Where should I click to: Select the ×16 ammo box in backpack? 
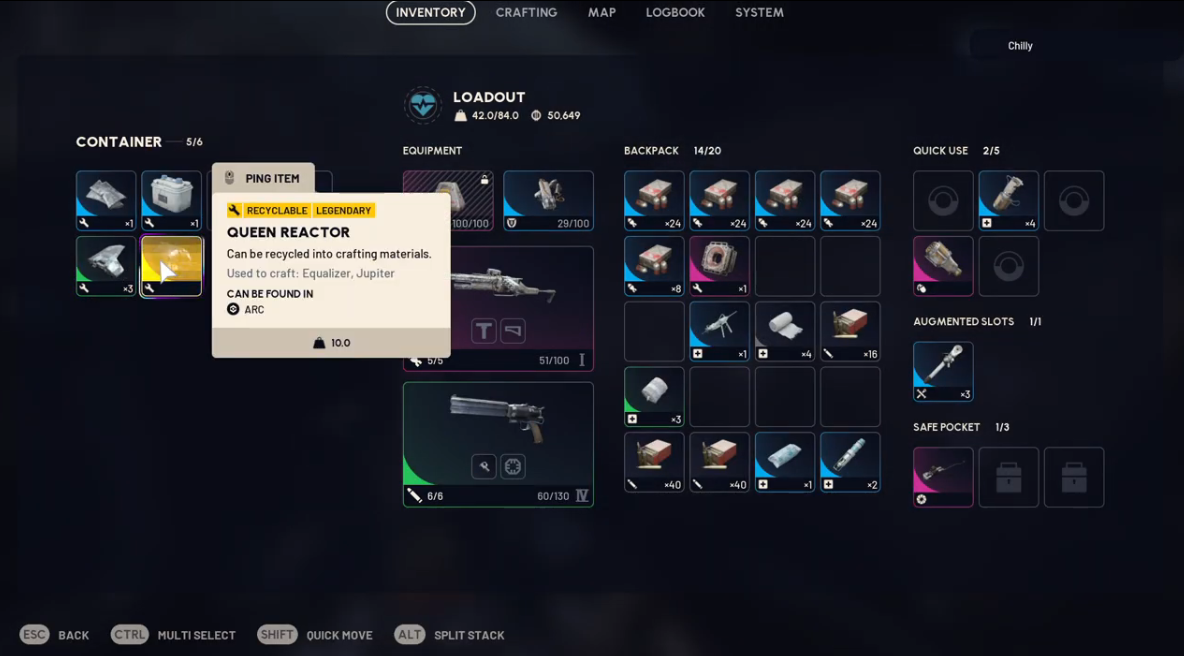tap(850, 331)
